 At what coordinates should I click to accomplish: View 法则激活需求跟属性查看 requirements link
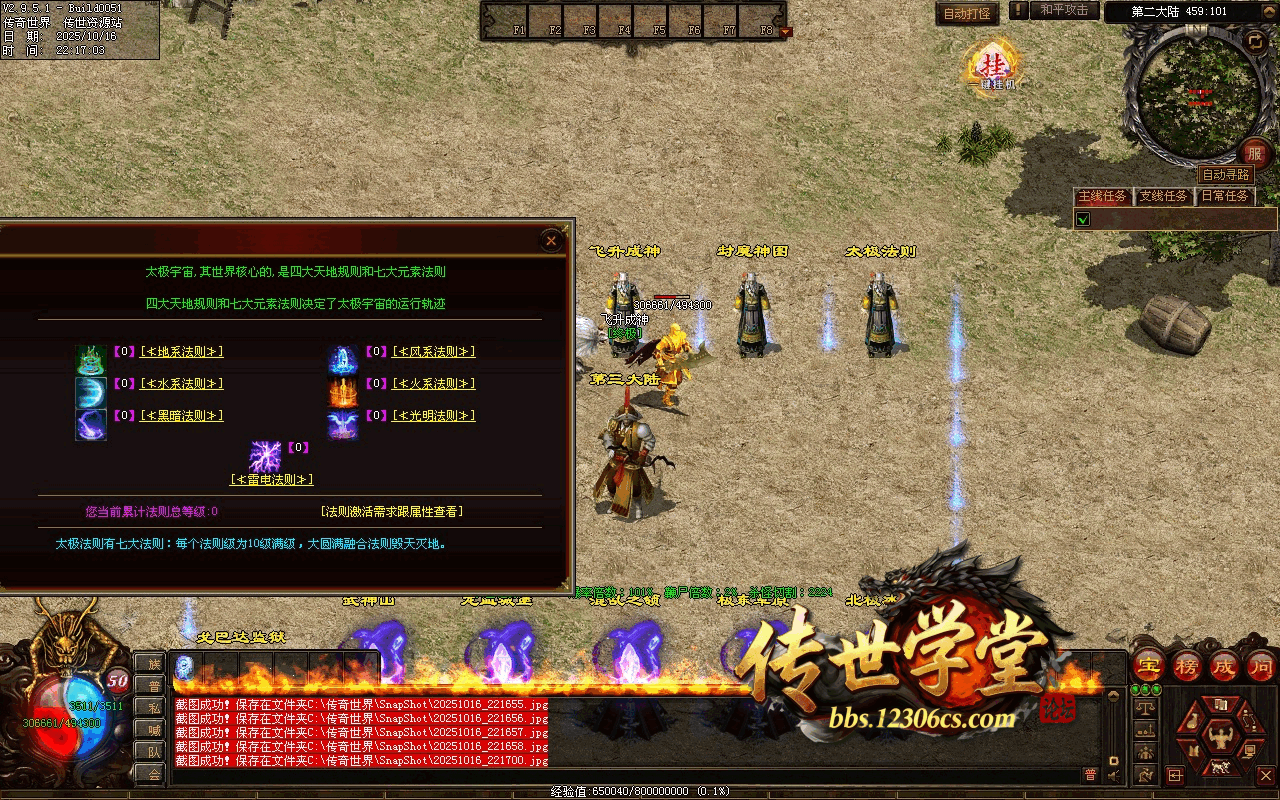[392, 512]
